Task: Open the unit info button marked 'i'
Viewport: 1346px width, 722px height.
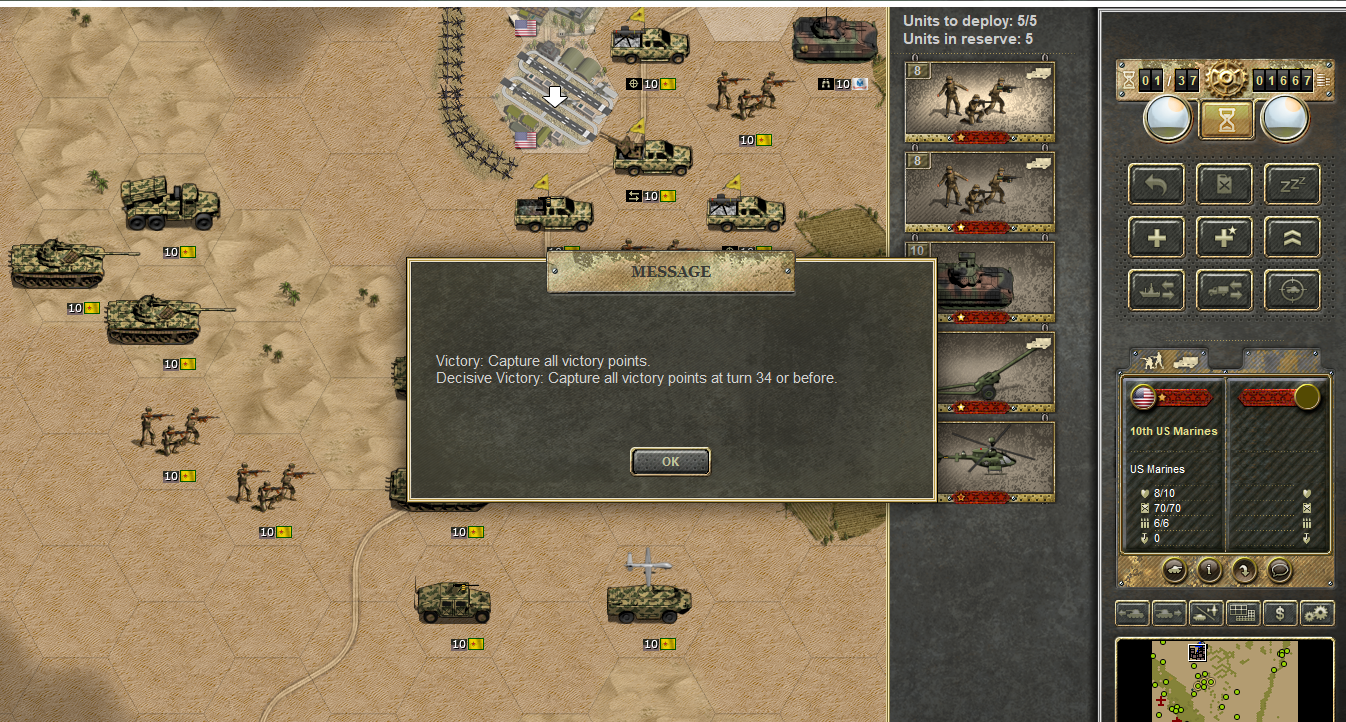Action: (1210, 570)
